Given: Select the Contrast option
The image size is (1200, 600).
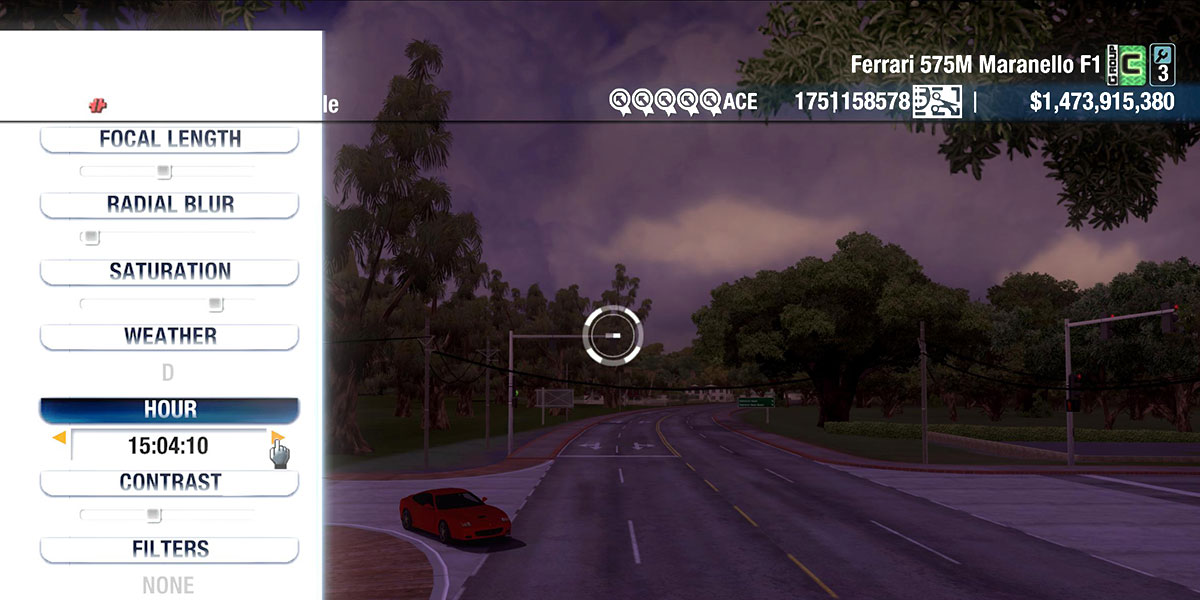Looking at the screenshot, I should tap(169, 482).
